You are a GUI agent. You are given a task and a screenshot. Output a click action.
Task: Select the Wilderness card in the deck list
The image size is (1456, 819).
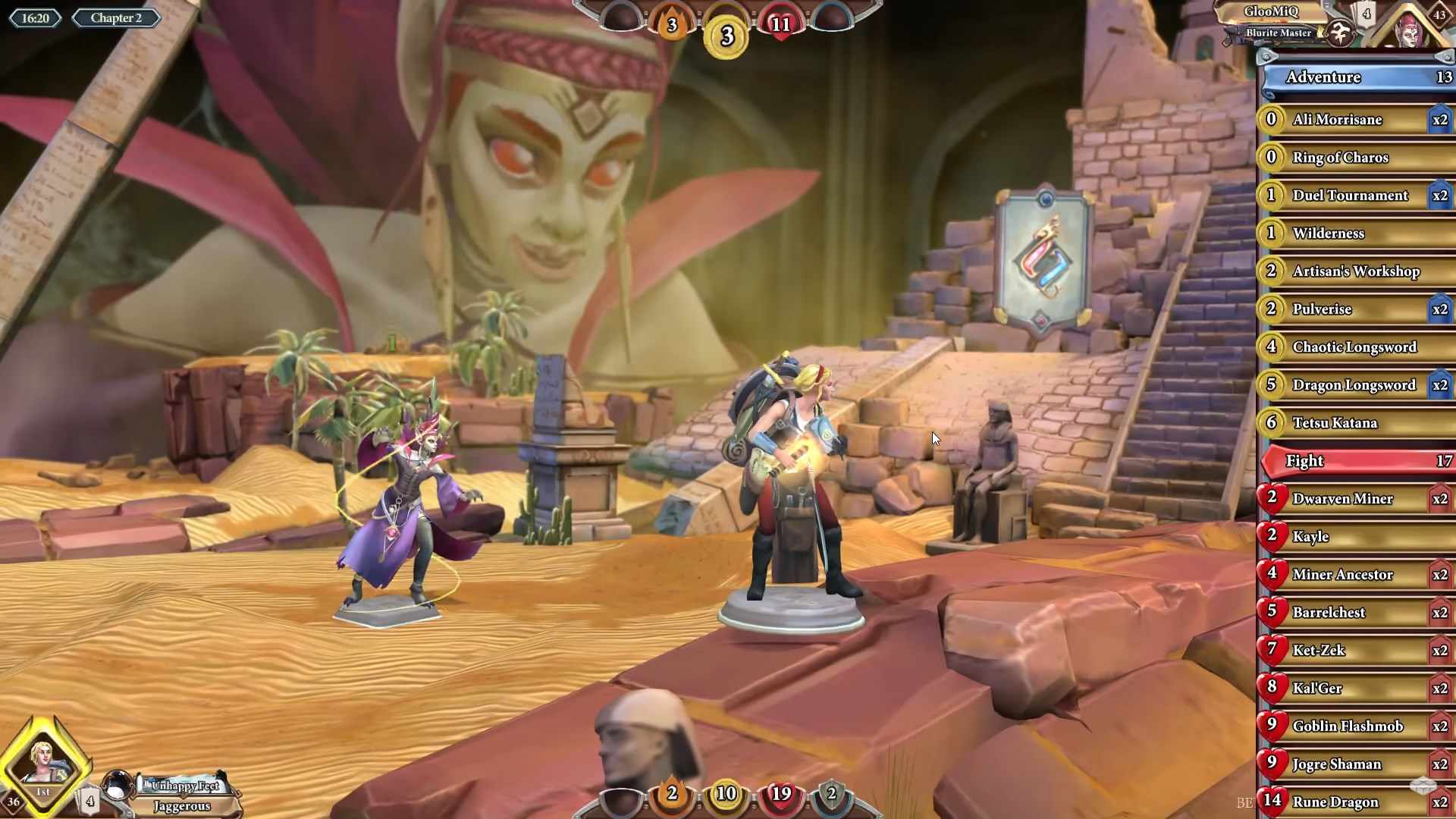click(x=1354, y=234)
